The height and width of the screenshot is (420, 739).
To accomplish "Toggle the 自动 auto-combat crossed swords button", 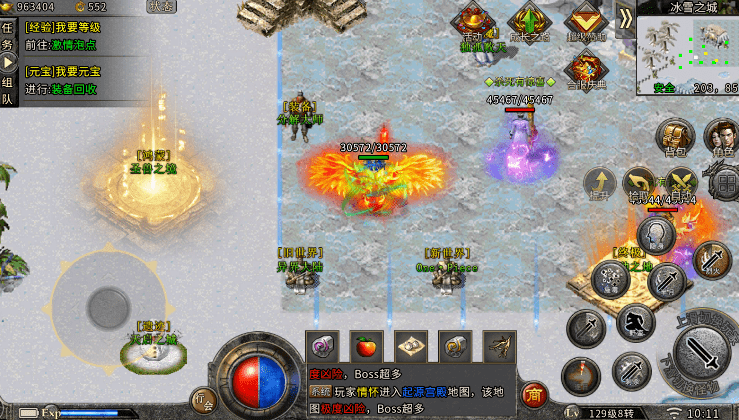I will (x=680, y=183).
